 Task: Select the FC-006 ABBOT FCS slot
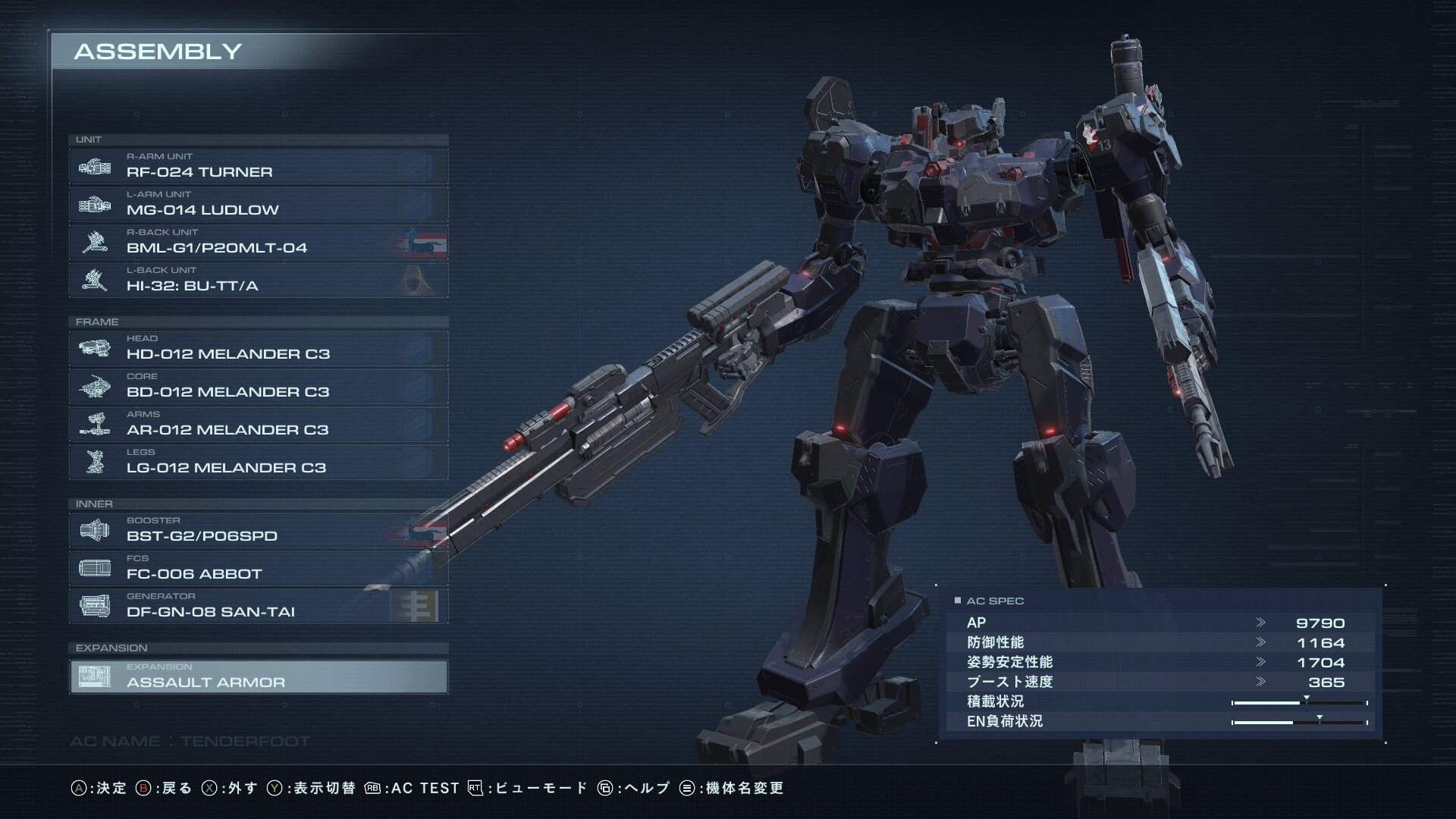click(258, 569)
